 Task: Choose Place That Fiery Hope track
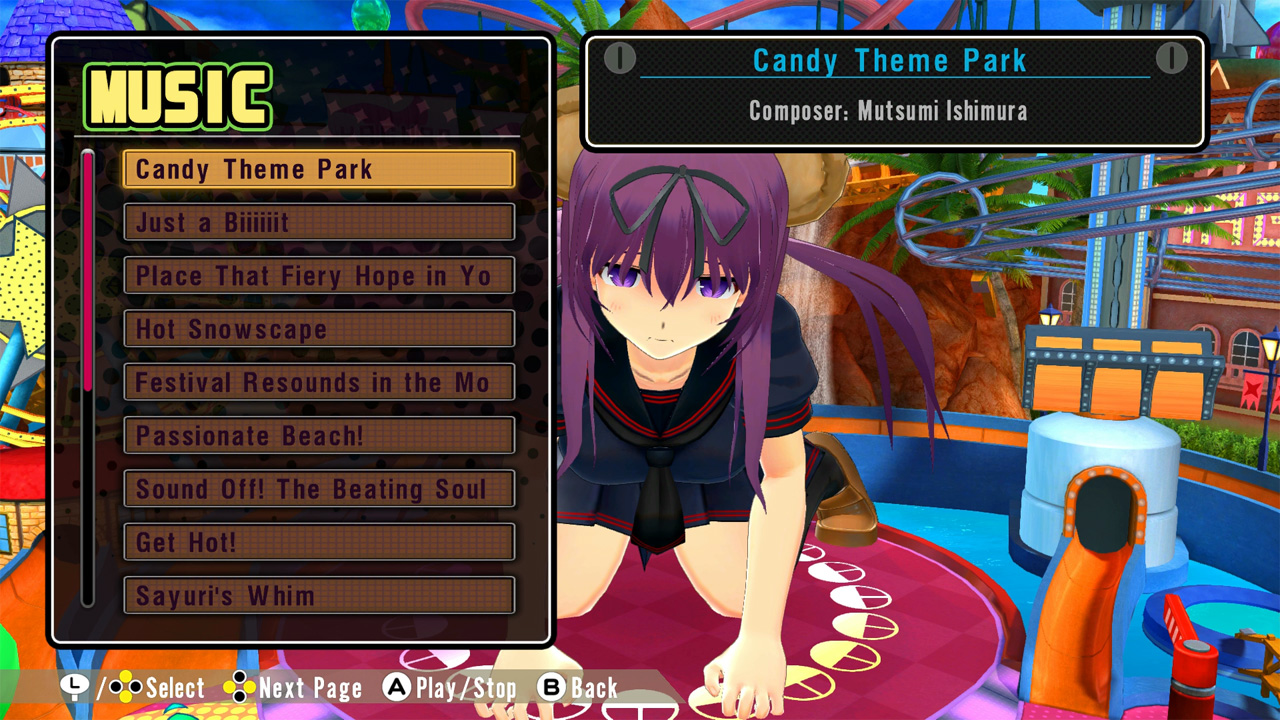318,276
